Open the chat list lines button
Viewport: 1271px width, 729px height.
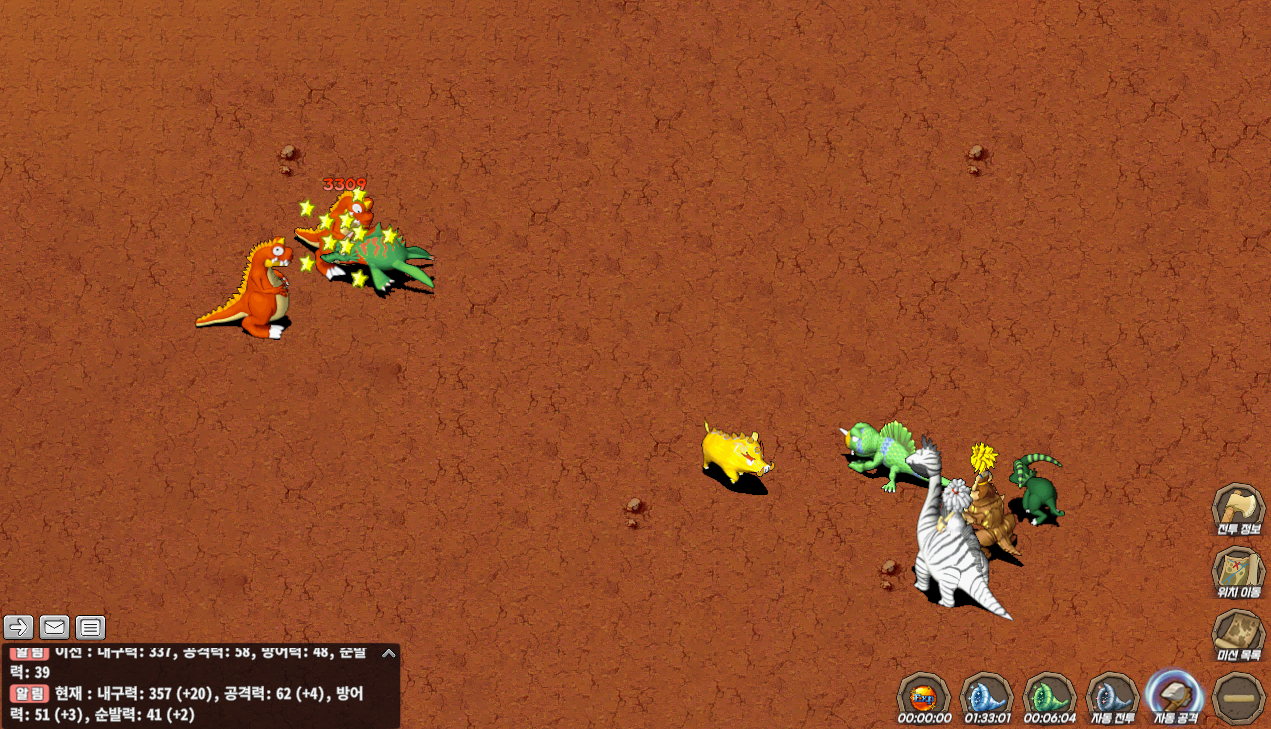(90, 627)
